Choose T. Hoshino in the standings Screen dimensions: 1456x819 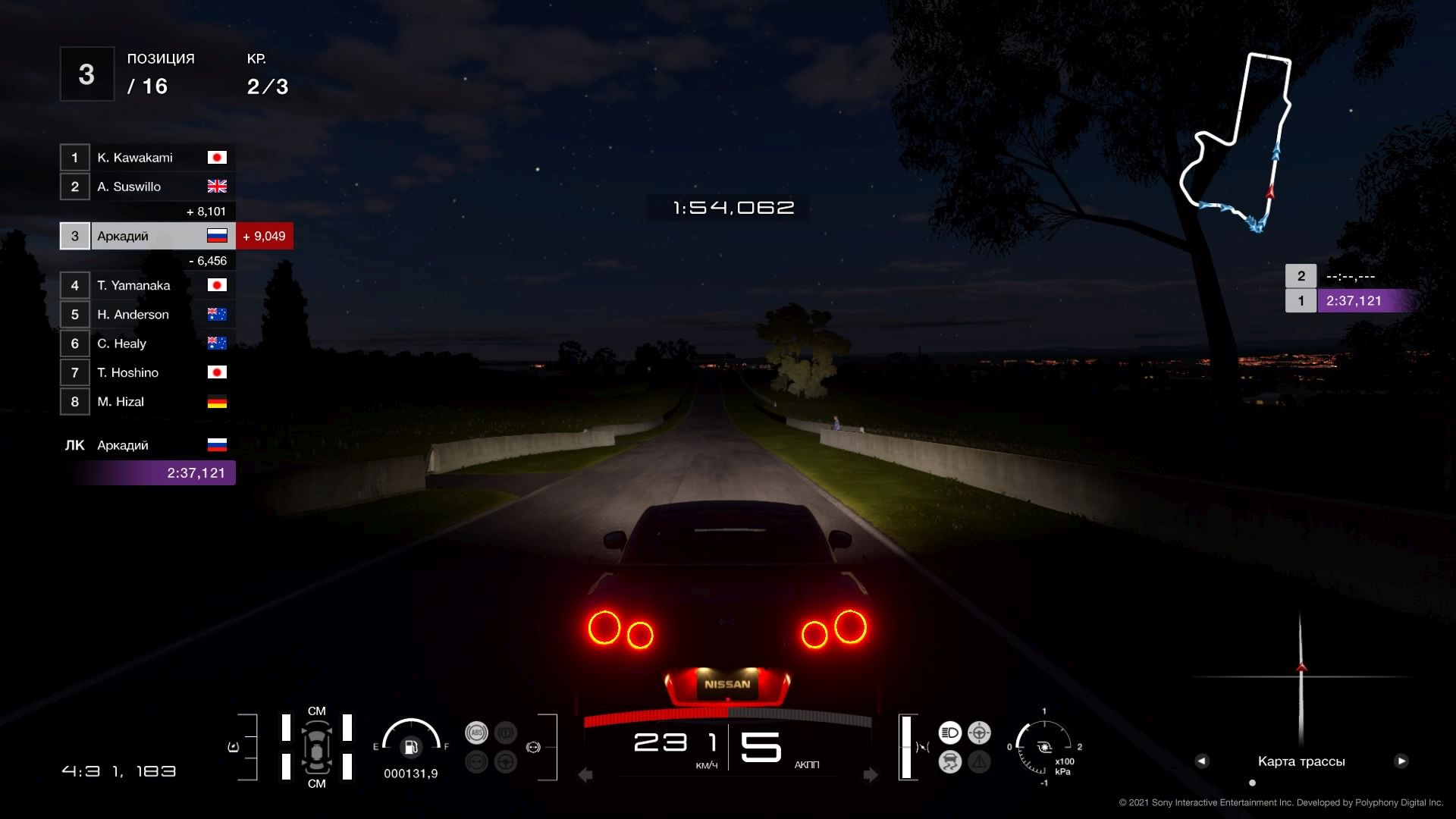click(148, 372)
